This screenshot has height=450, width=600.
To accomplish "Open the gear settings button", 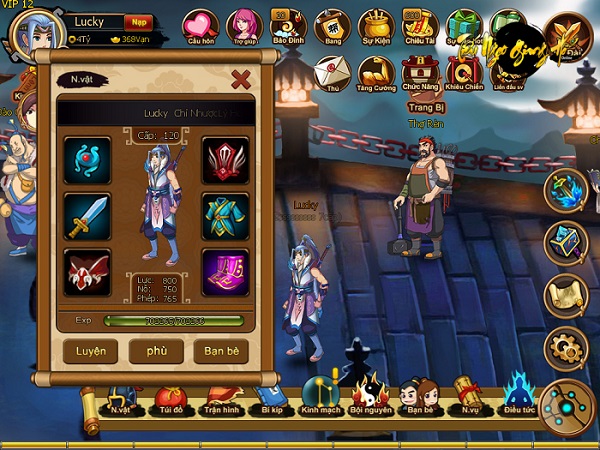I will click(565, 347).
